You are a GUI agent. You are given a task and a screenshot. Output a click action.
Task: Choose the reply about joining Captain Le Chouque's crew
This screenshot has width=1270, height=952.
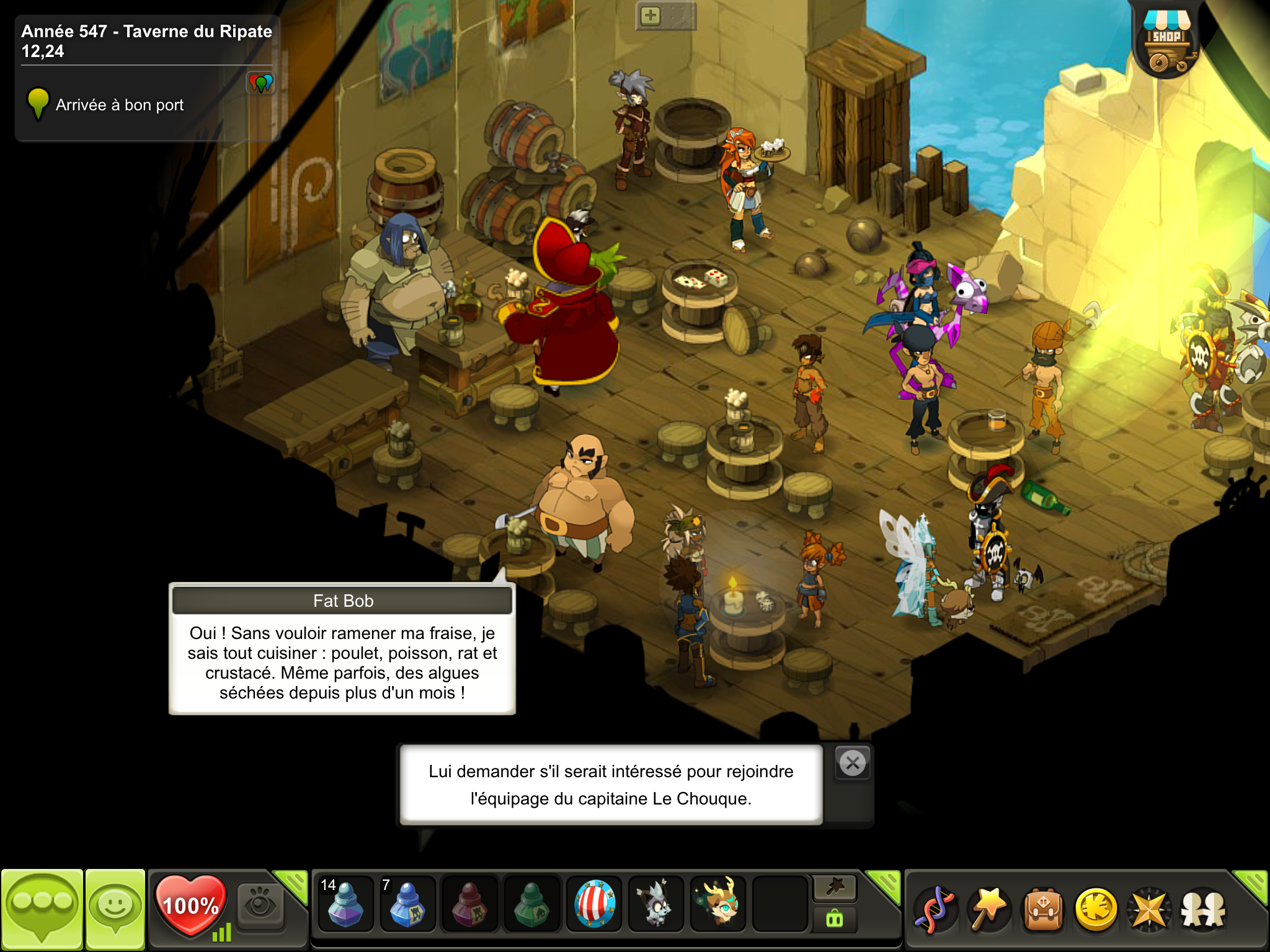pyautogui.click(x=611, y=785)
